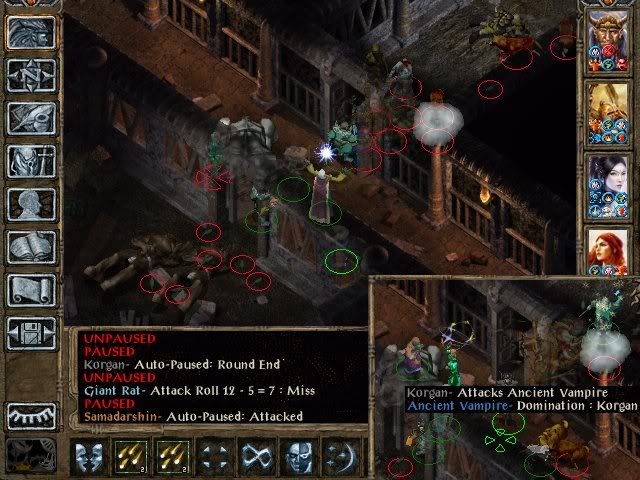Pick the red-haired woman portrait
This screenshot has width=640, height=480.
tap(608, 250)
